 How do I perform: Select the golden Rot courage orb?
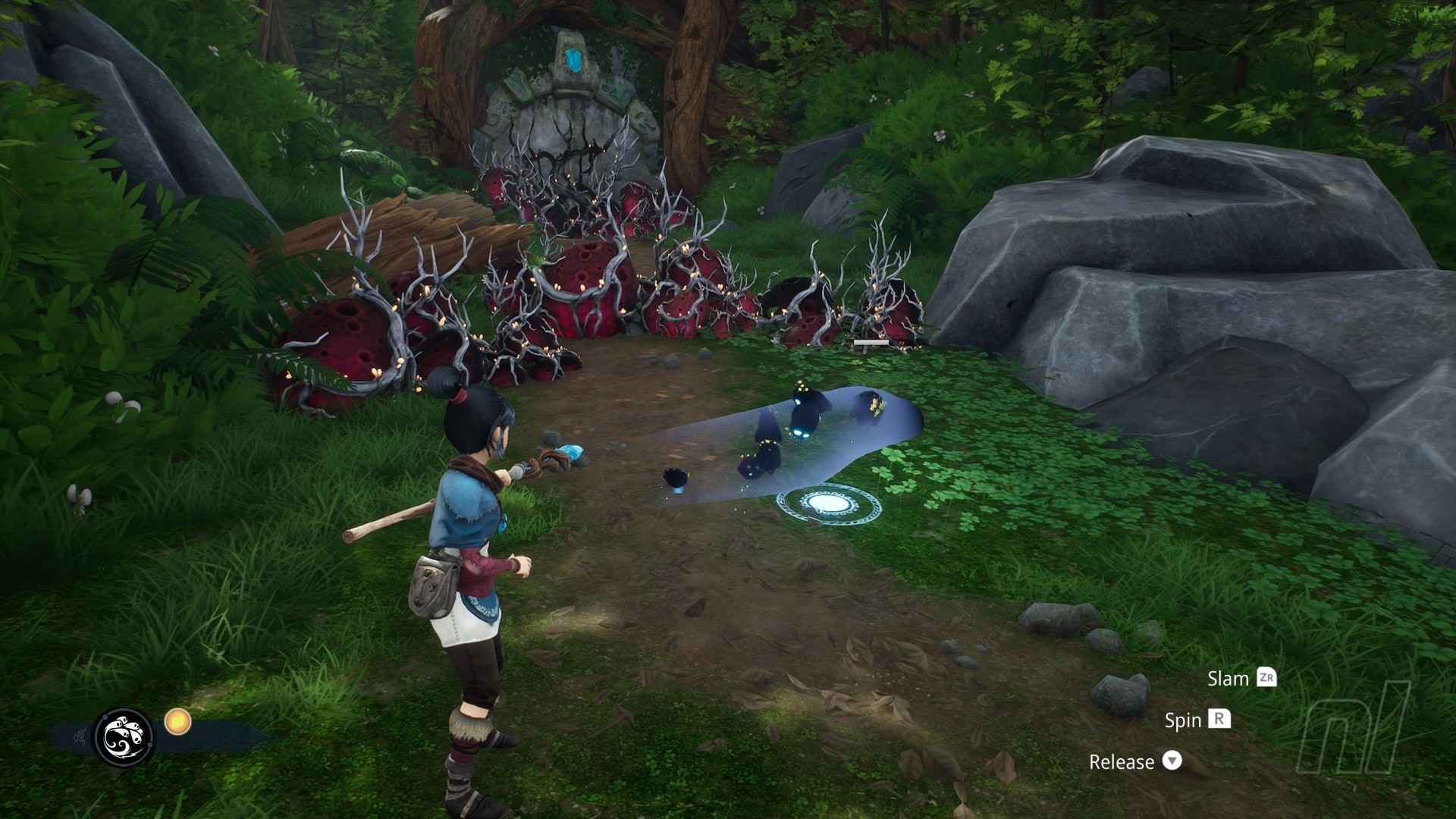[177, 721]
